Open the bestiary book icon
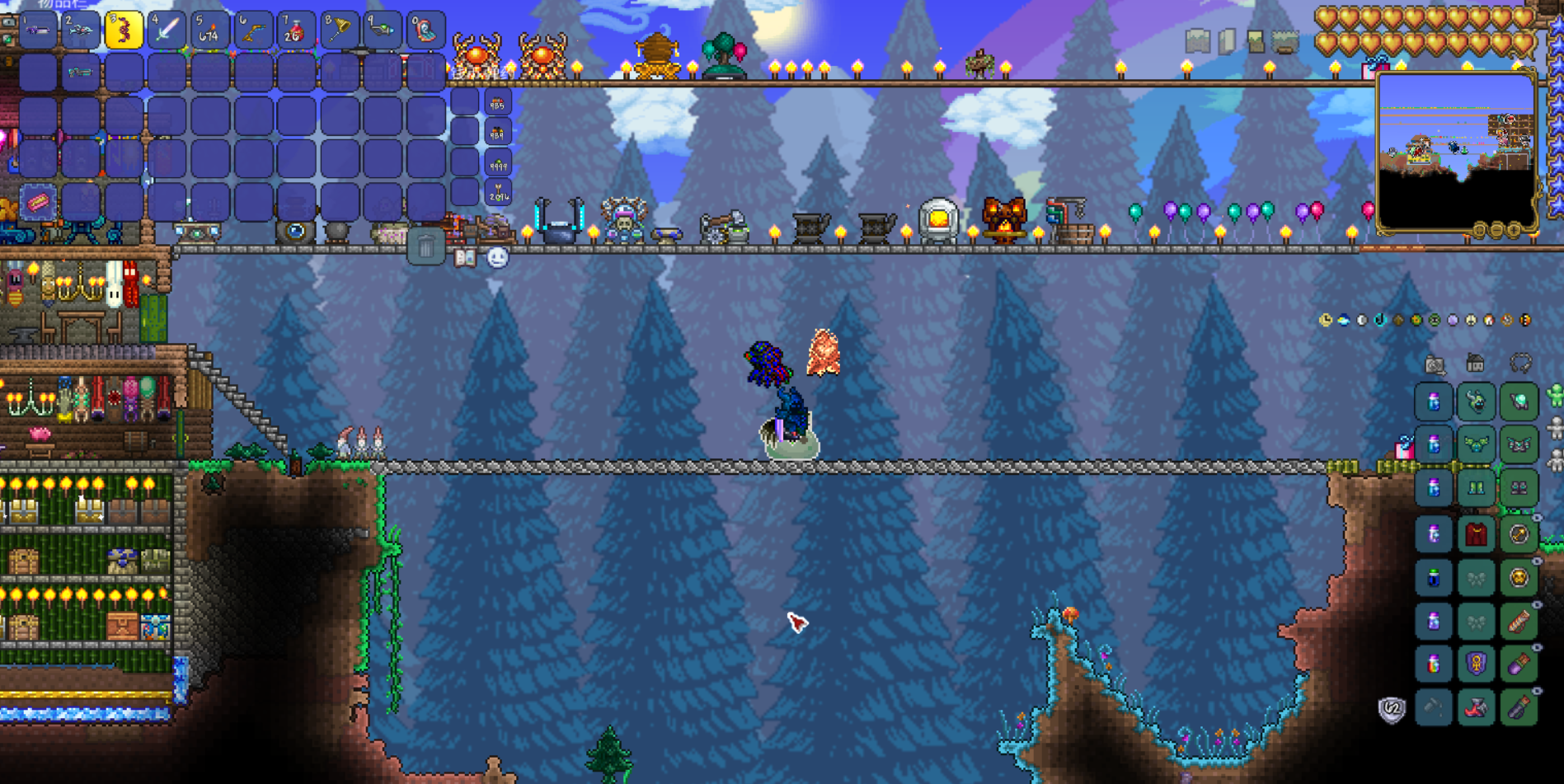This screenshot has height=784, width=1564. [x=465, y=258]
